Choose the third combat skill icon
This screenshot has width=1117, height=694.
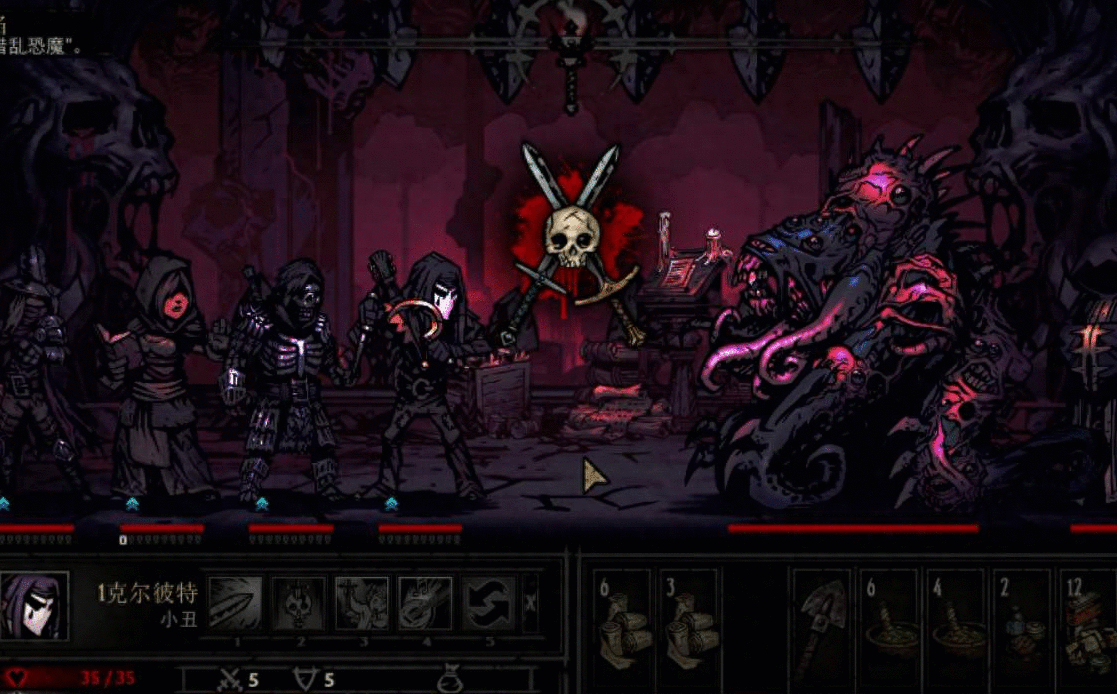(362, 602)
